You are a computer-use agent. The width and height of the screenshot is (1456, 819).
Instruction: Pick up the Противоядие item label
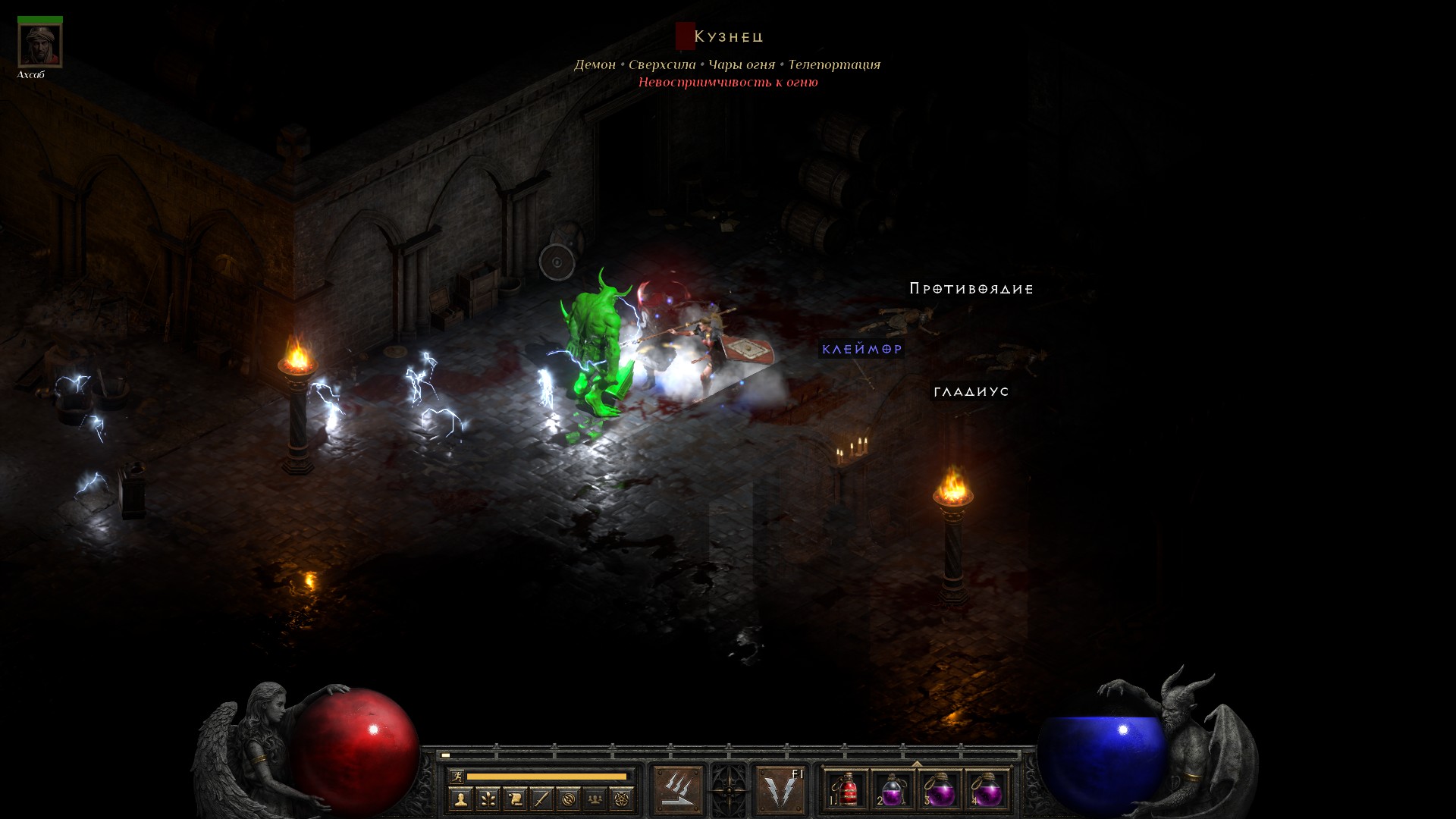pos(971,288)
